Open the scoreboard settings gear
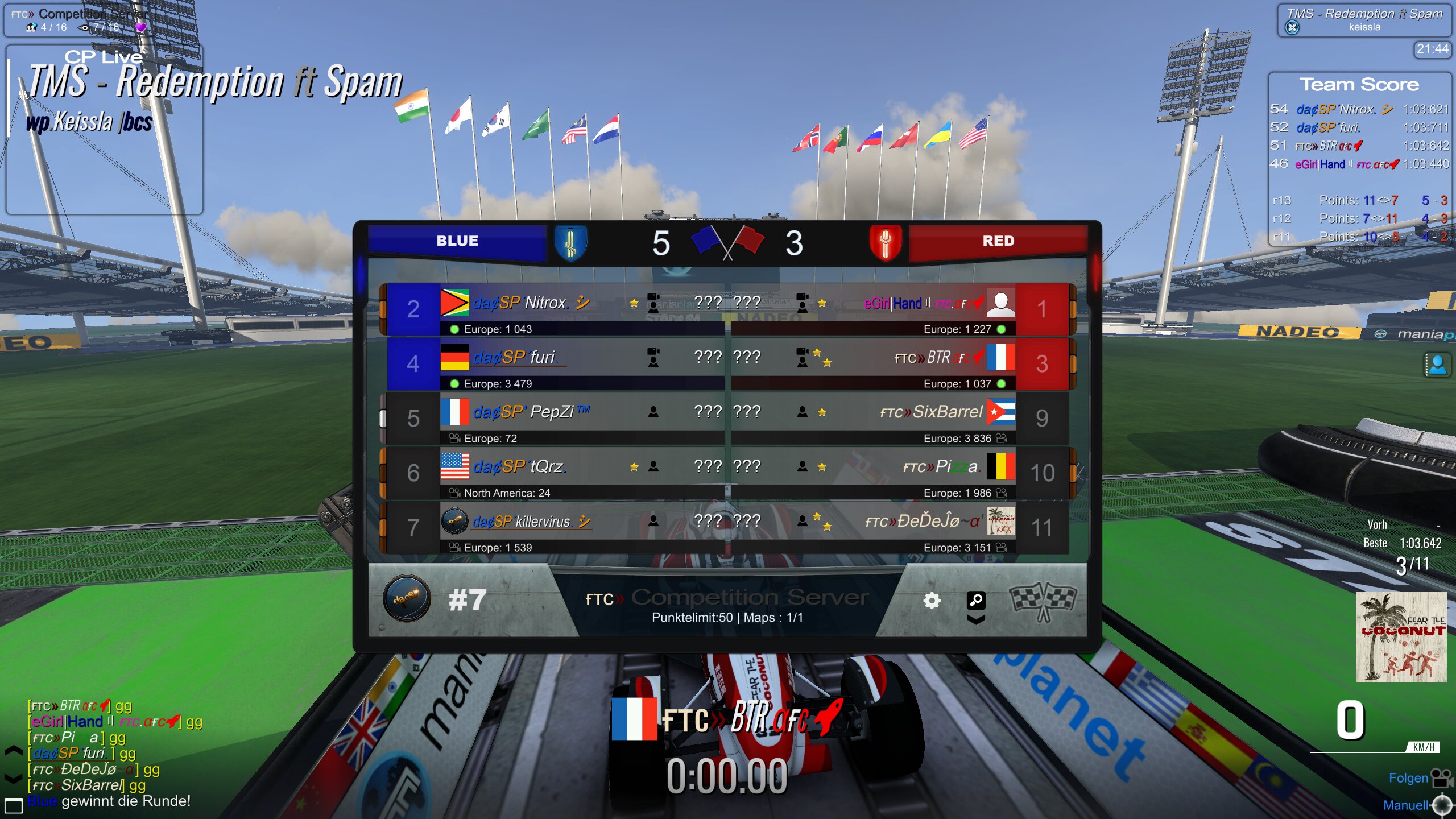This screenshot has width=1456, height=819. [932, 601]
